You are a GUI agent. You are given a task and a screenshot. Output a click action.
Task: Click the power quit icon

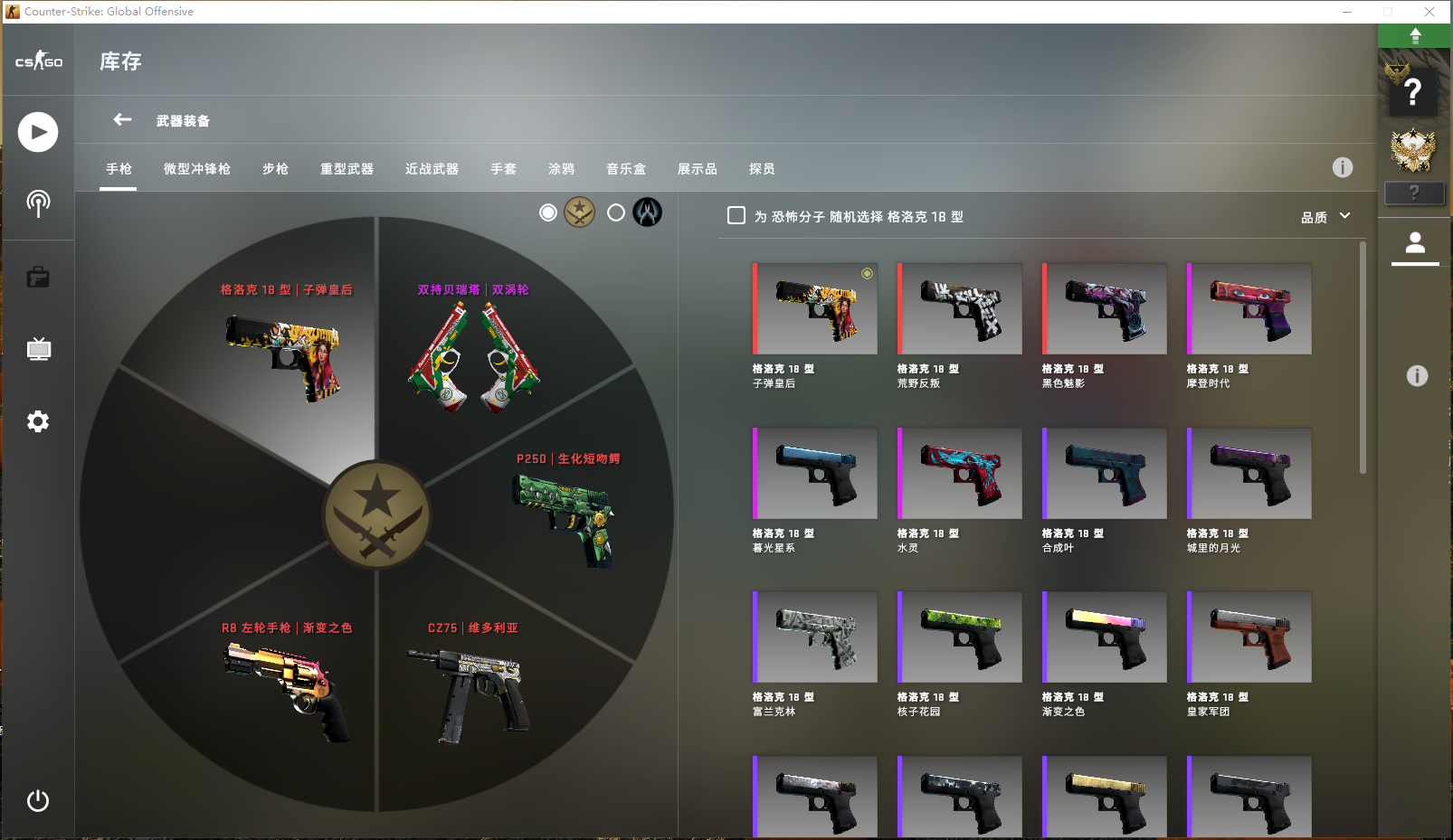pos(38,800)
